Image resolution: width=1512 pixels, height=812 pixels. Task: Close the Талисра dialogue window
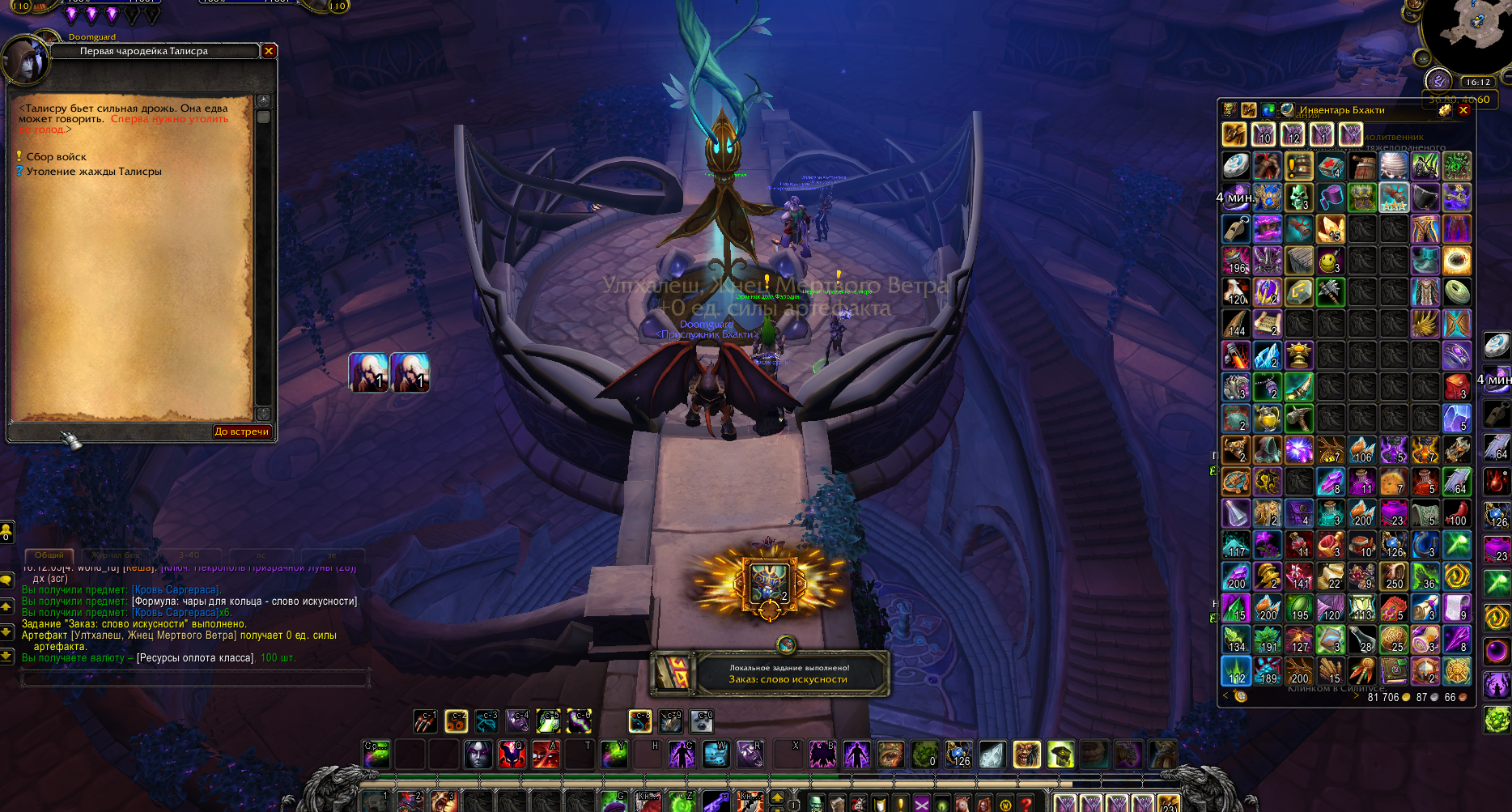[x=269, y=51]
